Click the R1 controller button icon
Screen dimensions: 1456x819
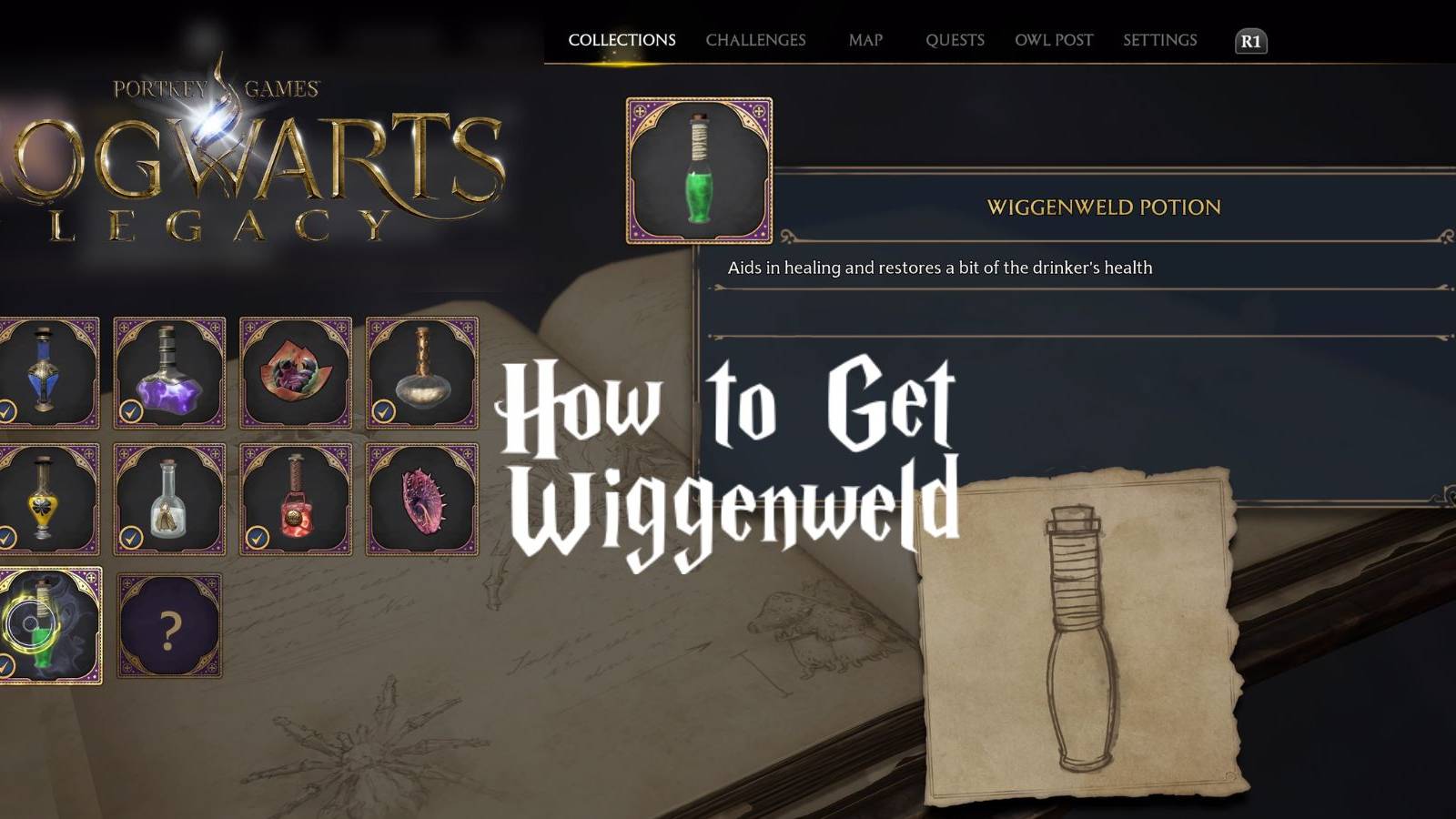coord(1251,41)
